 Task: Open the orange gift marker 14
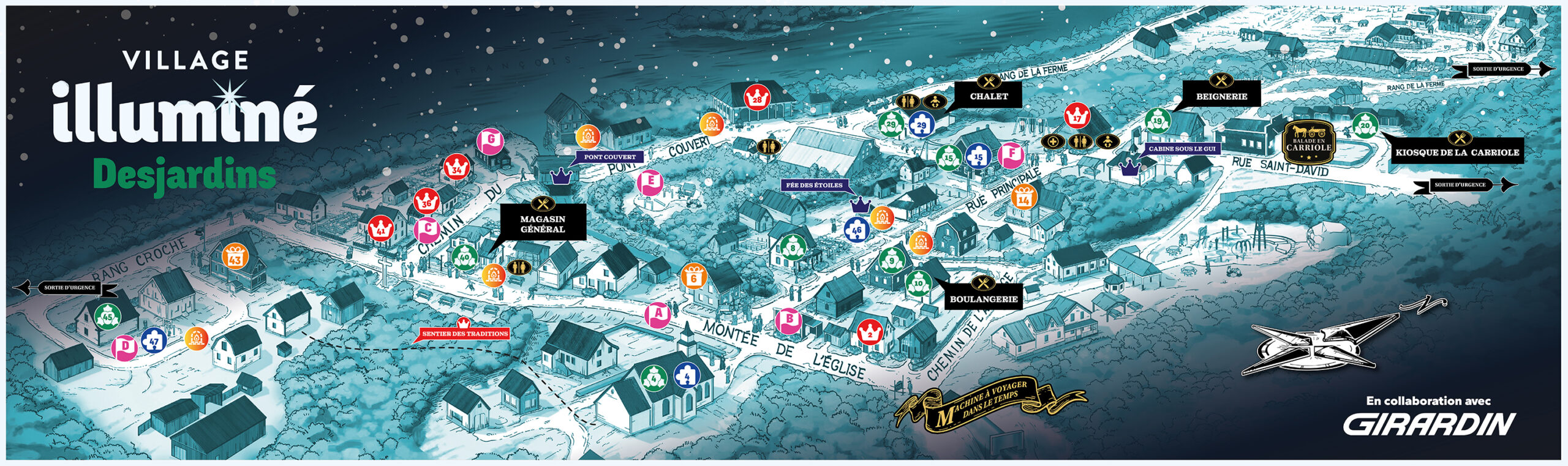1023,198
